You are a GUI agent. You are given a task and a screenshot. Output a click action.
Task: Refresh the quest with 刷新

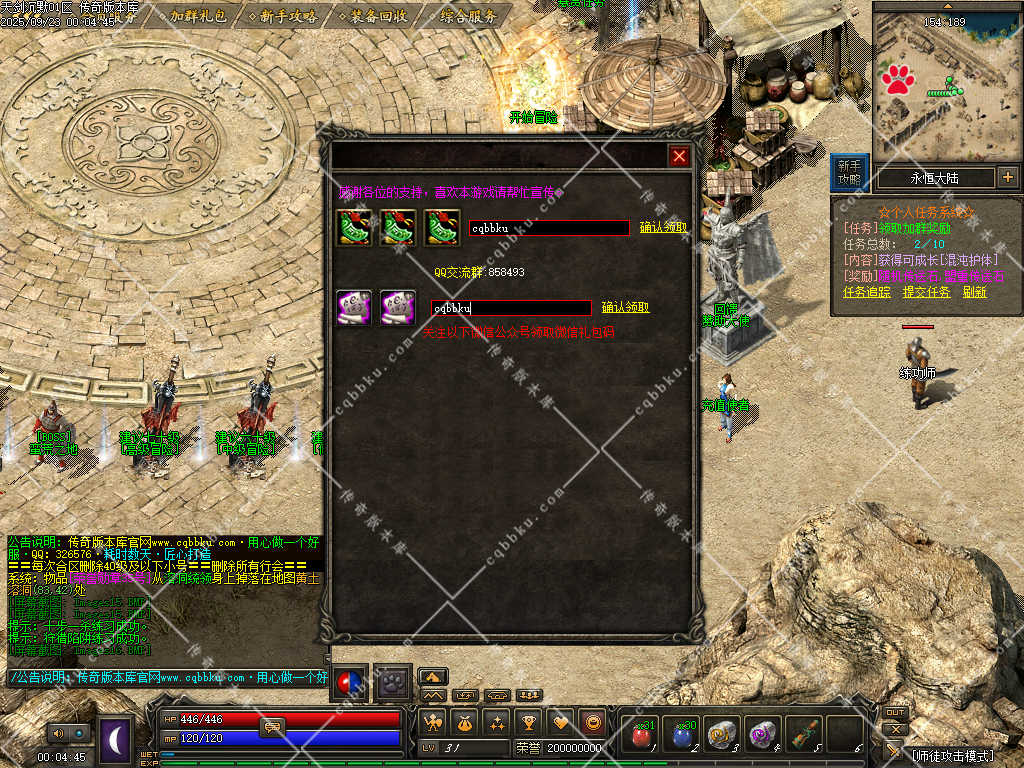(975, 292)
